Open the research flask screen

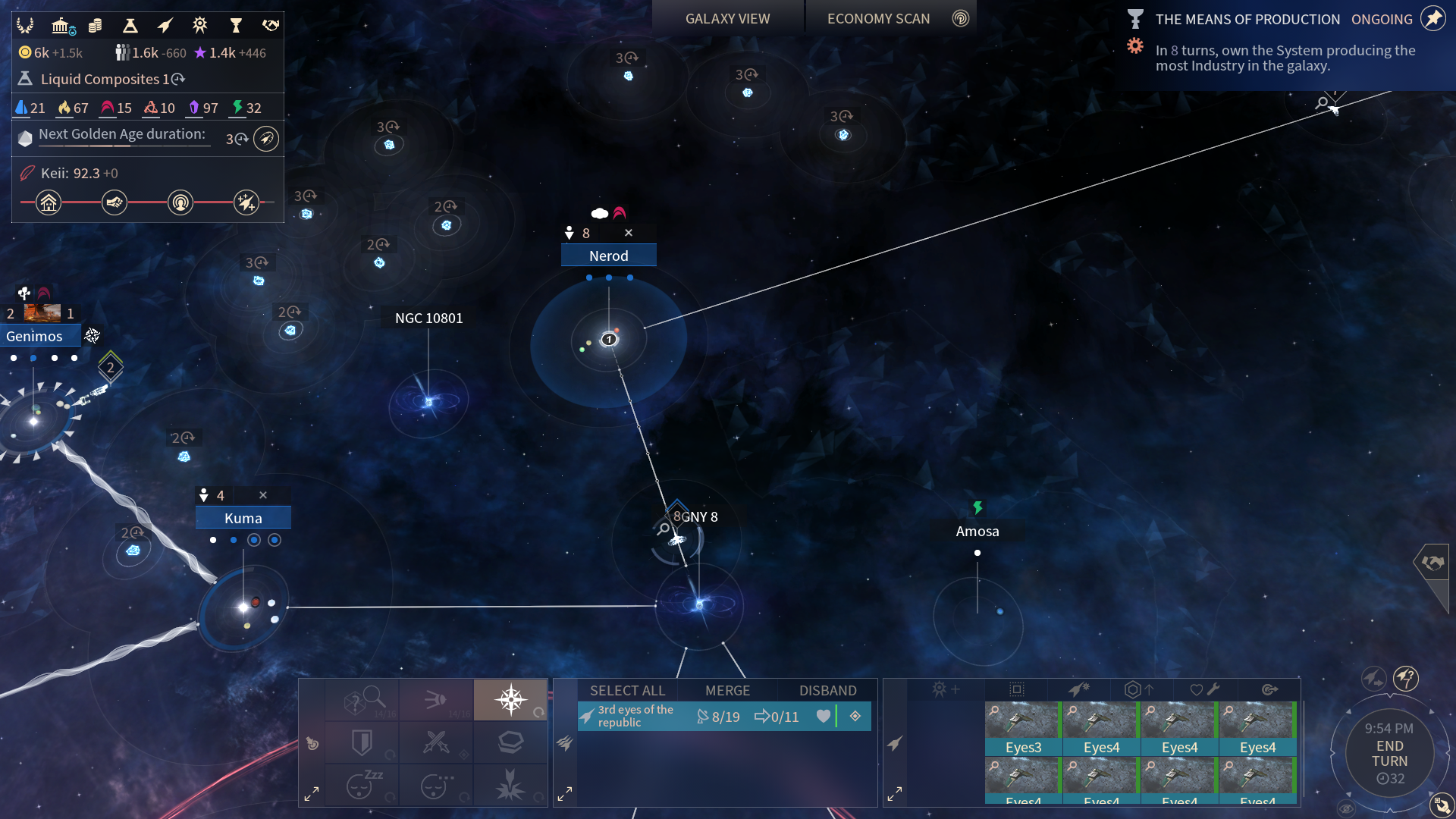(x=130, y=26)
